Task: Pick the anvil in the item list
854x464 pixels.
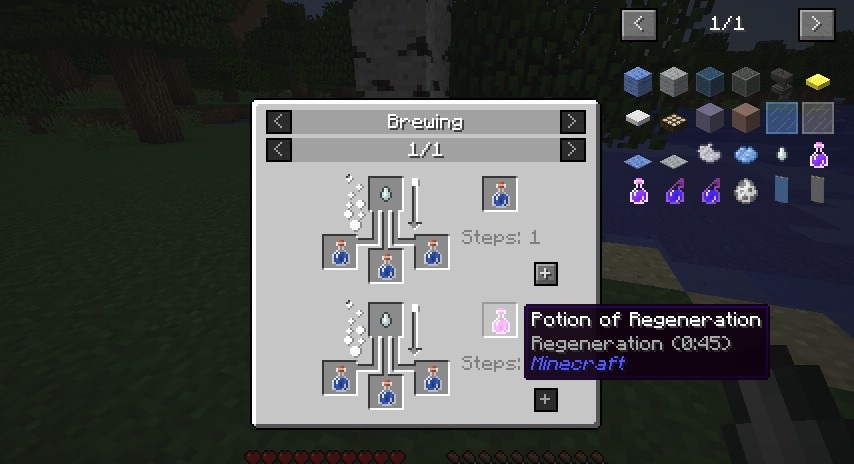Action: pos(783,82)
